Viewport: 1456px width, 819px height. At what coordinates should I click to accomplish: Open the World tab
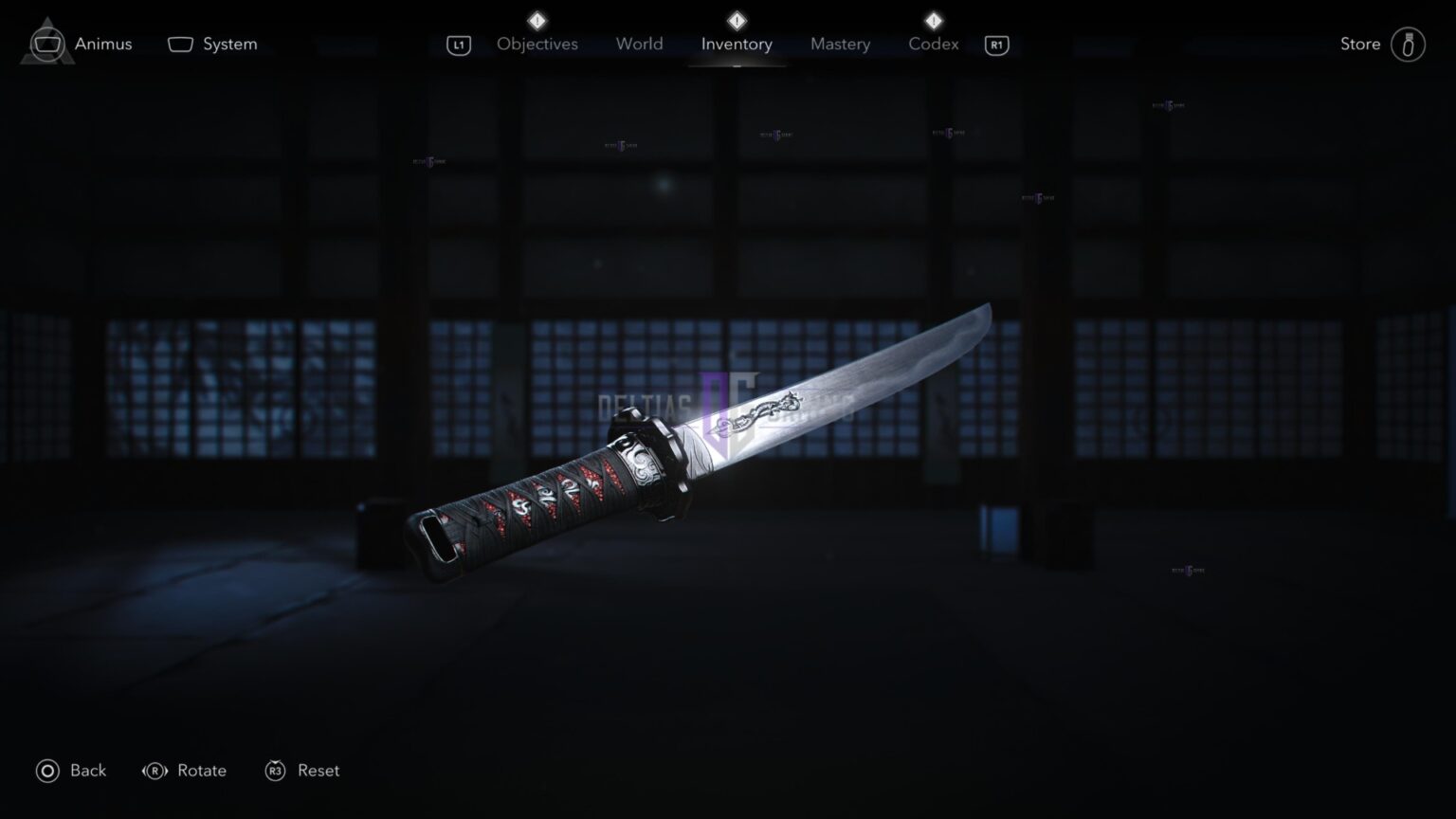639,44
